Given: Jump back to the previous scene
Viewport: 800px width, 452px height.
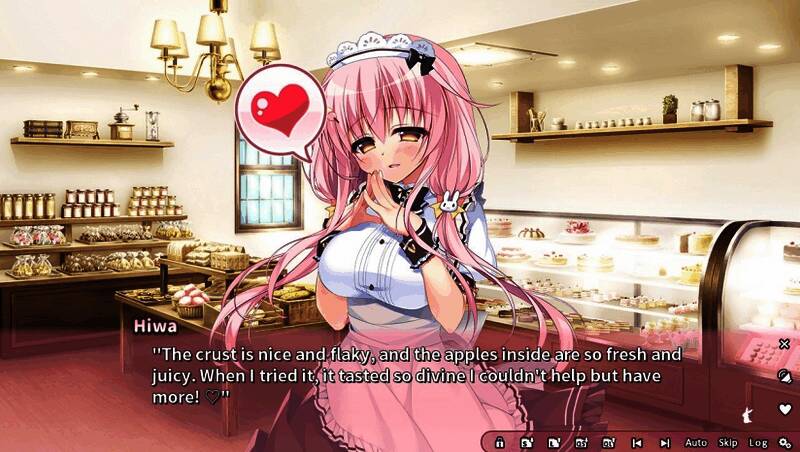Looking at the screenshot, I should (637, 442).
